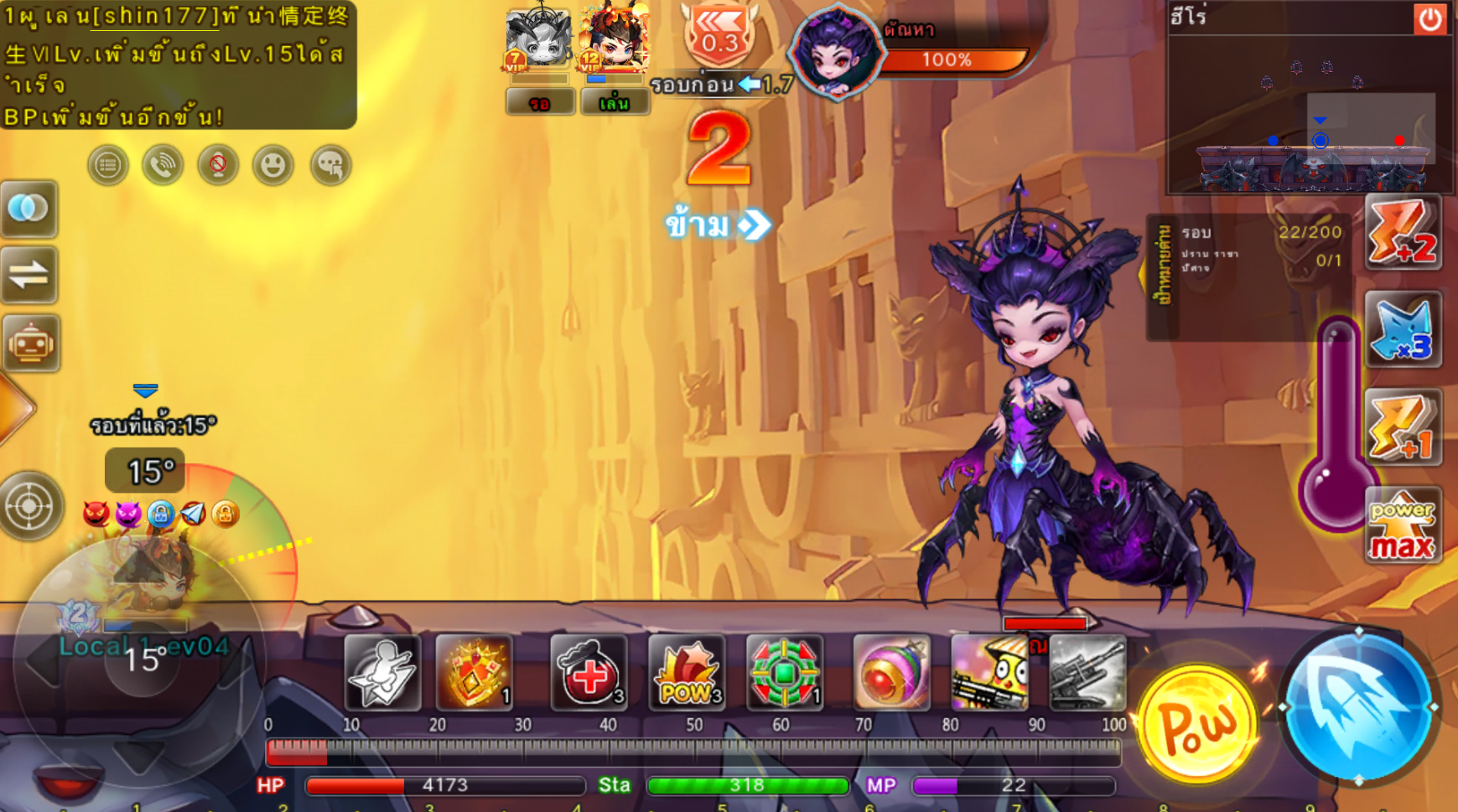Select the green crosshair targeting item

pyautogui.click(x=784, y=673)
